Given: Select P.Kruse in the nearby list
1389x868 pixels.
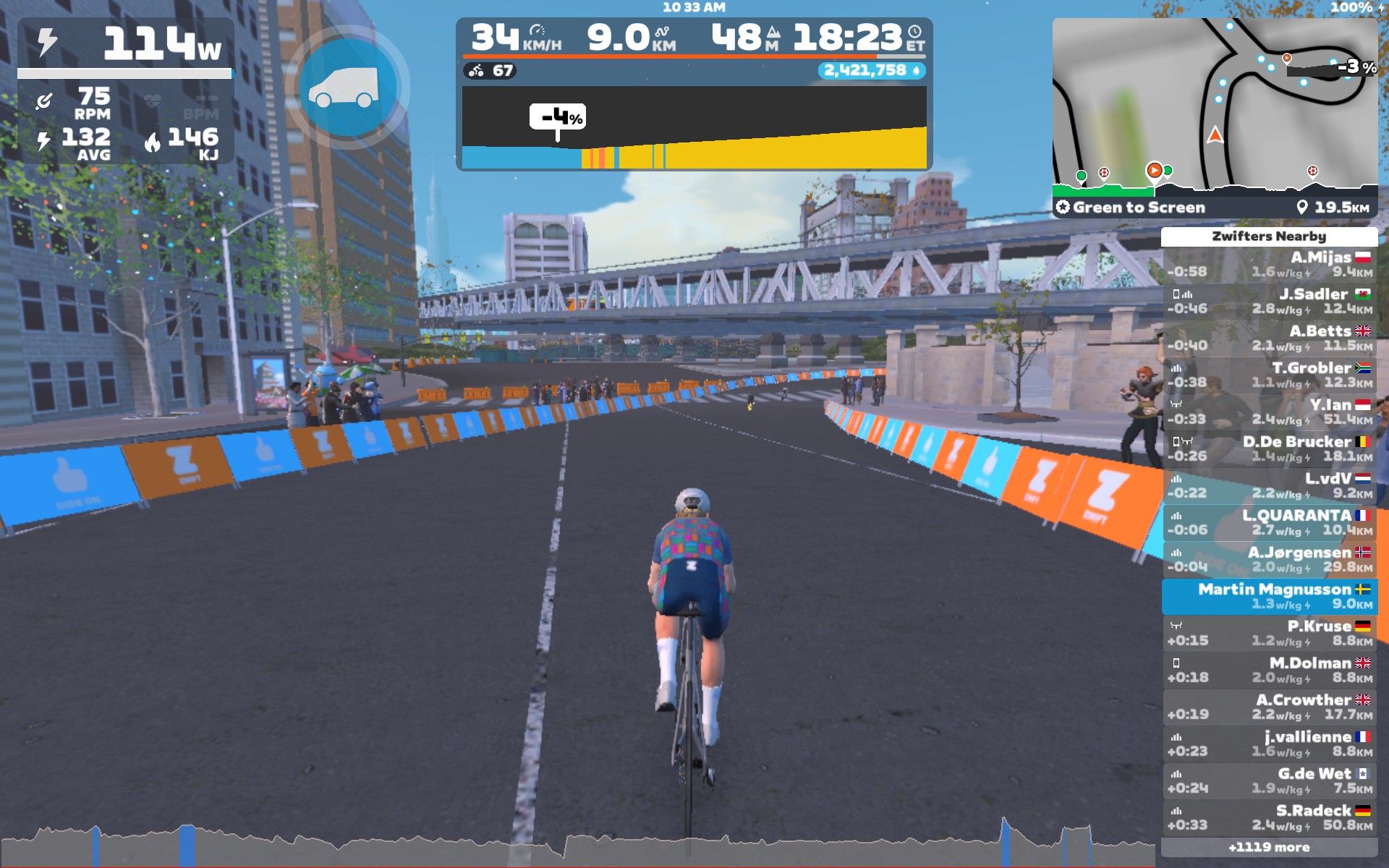Looking at the screenshot, I should (x=1269, y=634).
